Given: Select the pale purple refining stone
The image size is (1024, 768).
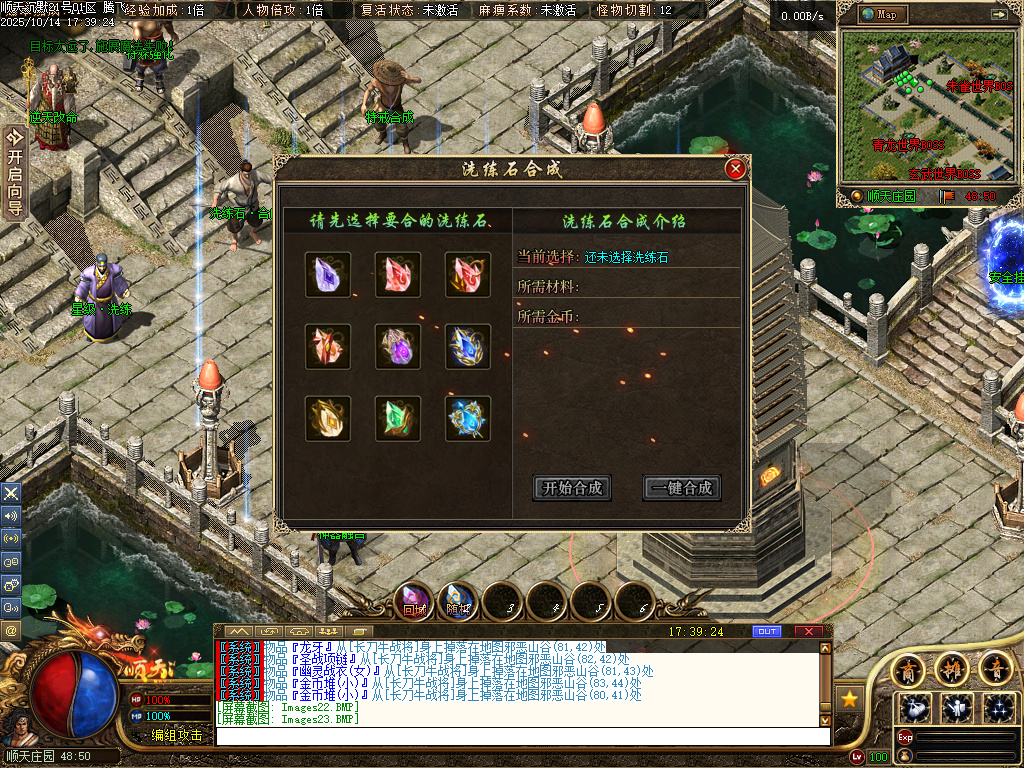Looking at the screenshot, I should [x=328, y=275].
